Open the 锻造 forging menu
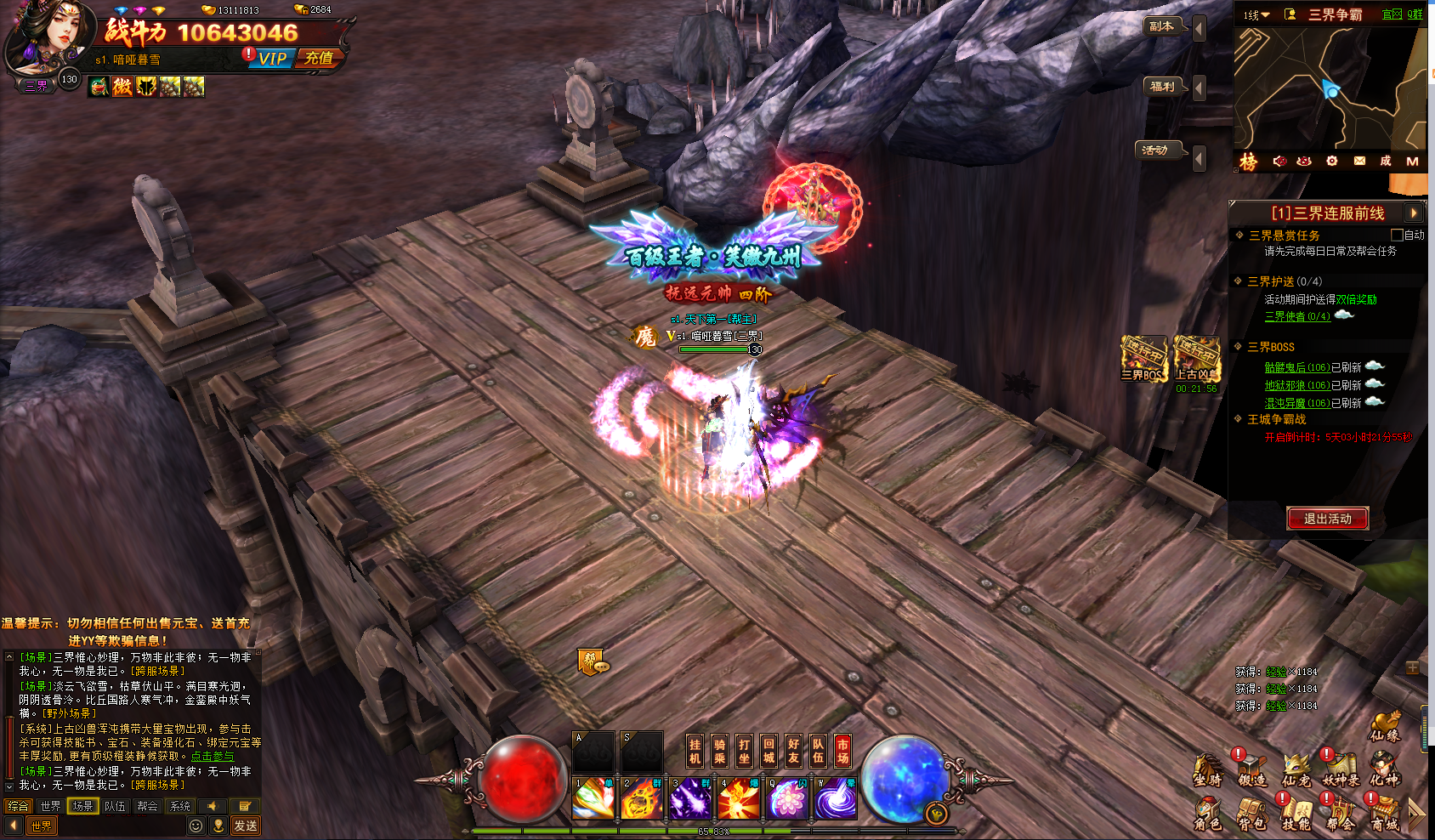The width and height of the screenshot is (1435, 840). pyautogui.click(x=1251, y=768)
